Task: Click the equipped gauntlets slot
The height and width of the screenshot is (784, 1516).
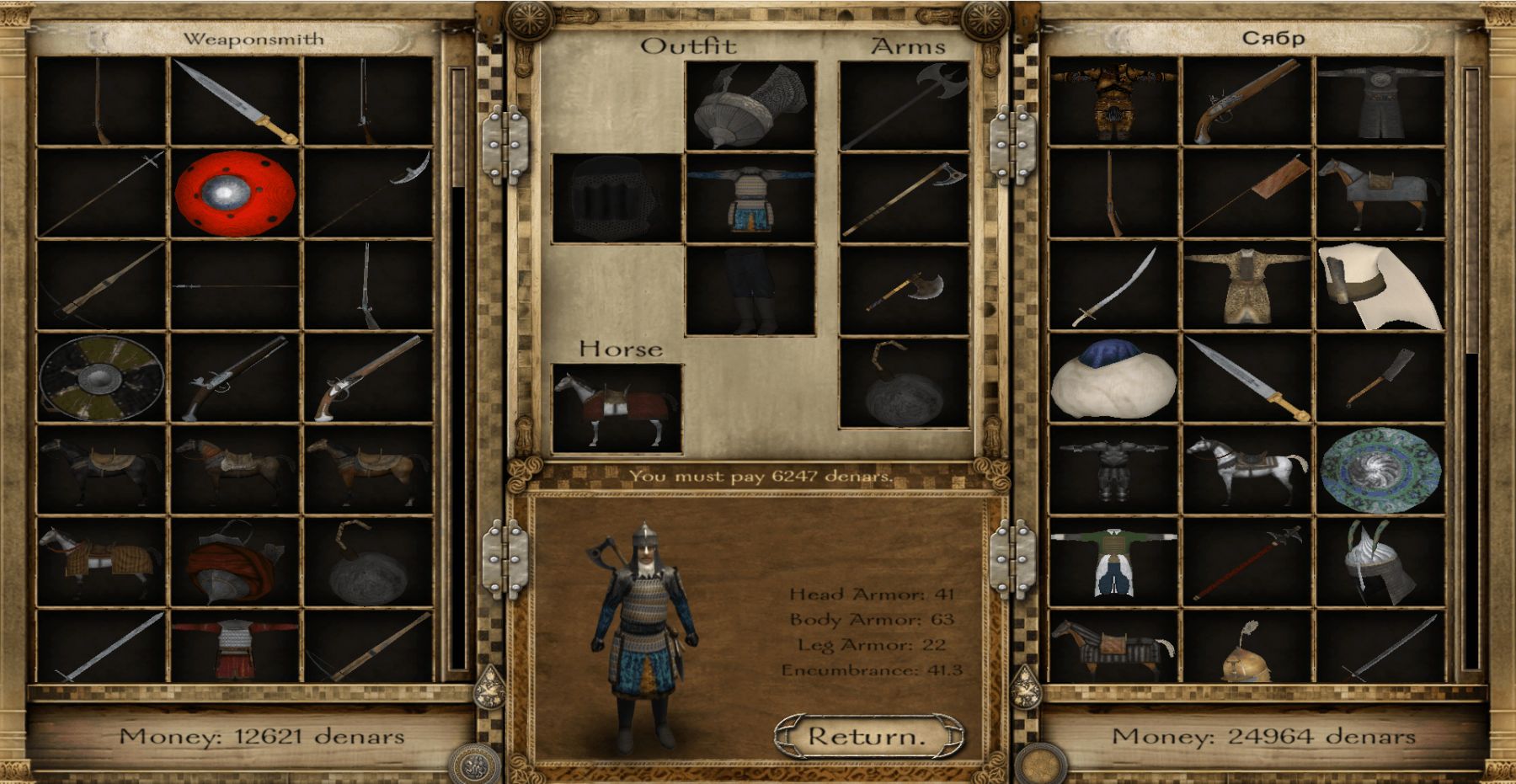Action: coord(616,199)
